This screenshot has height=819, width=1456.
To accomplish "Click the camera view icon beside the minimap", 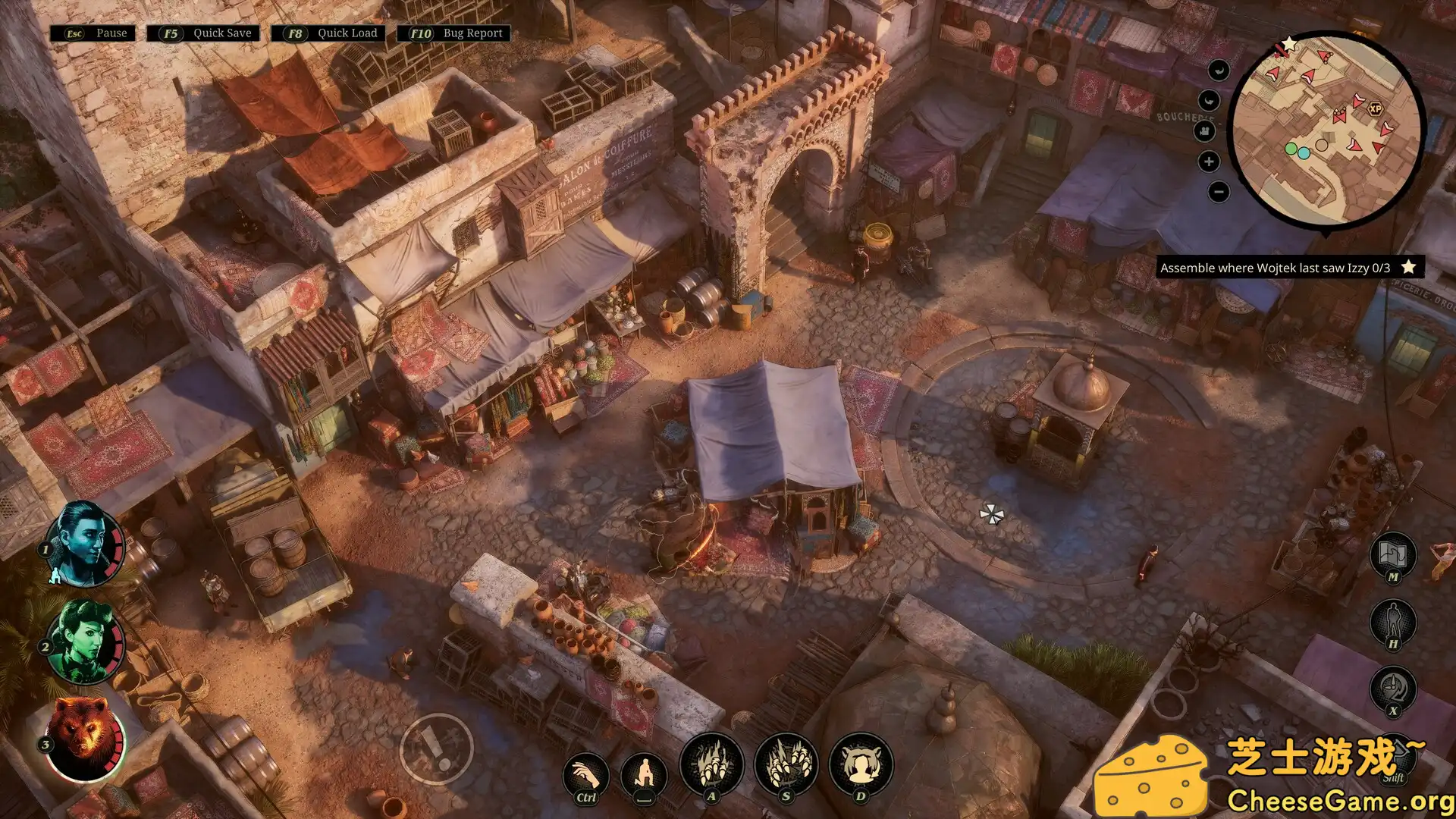I will (1205, 131).
